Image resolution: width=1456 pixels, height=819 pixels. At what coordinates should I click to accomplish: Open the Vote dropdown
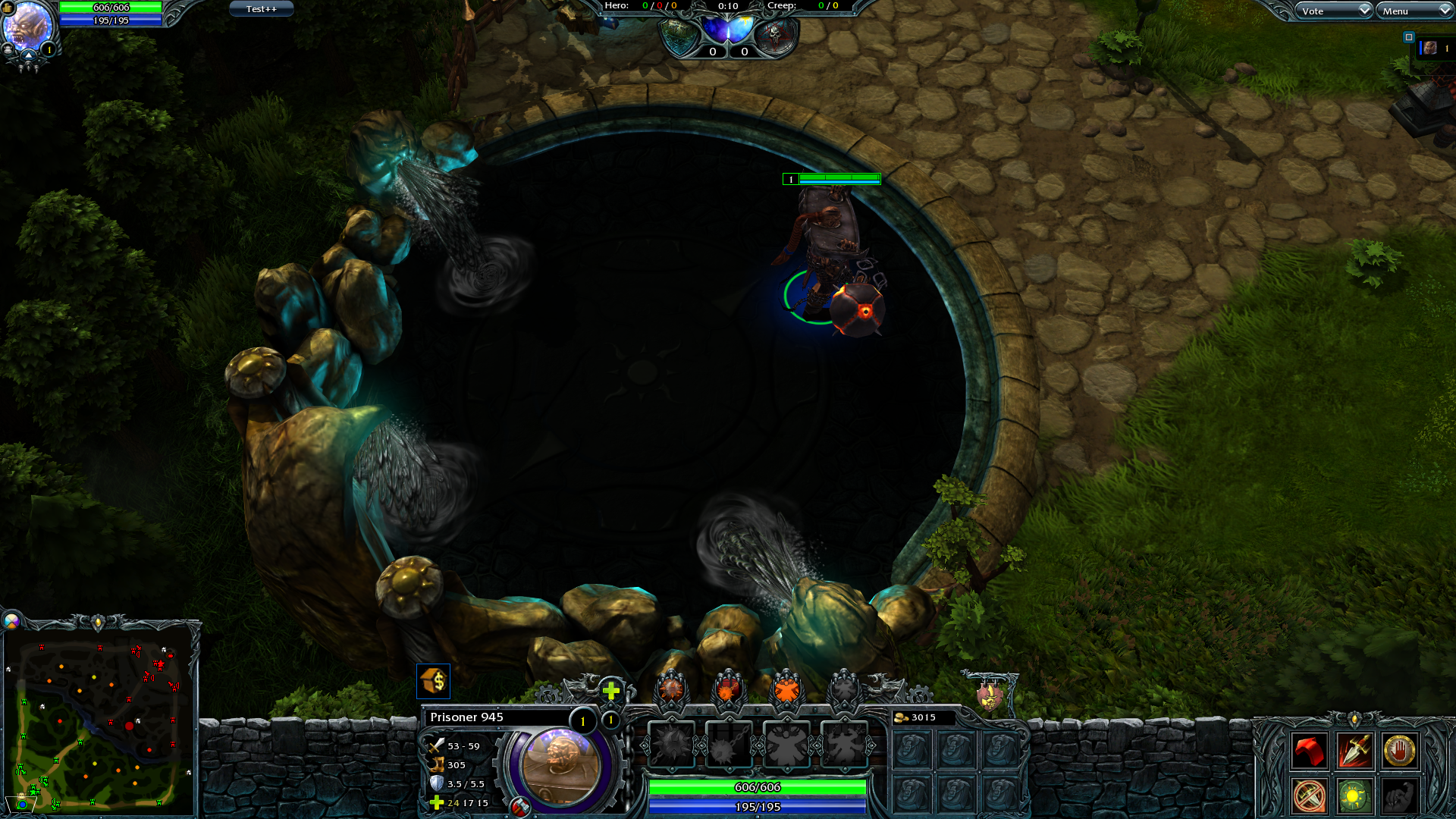point(1334,11)
